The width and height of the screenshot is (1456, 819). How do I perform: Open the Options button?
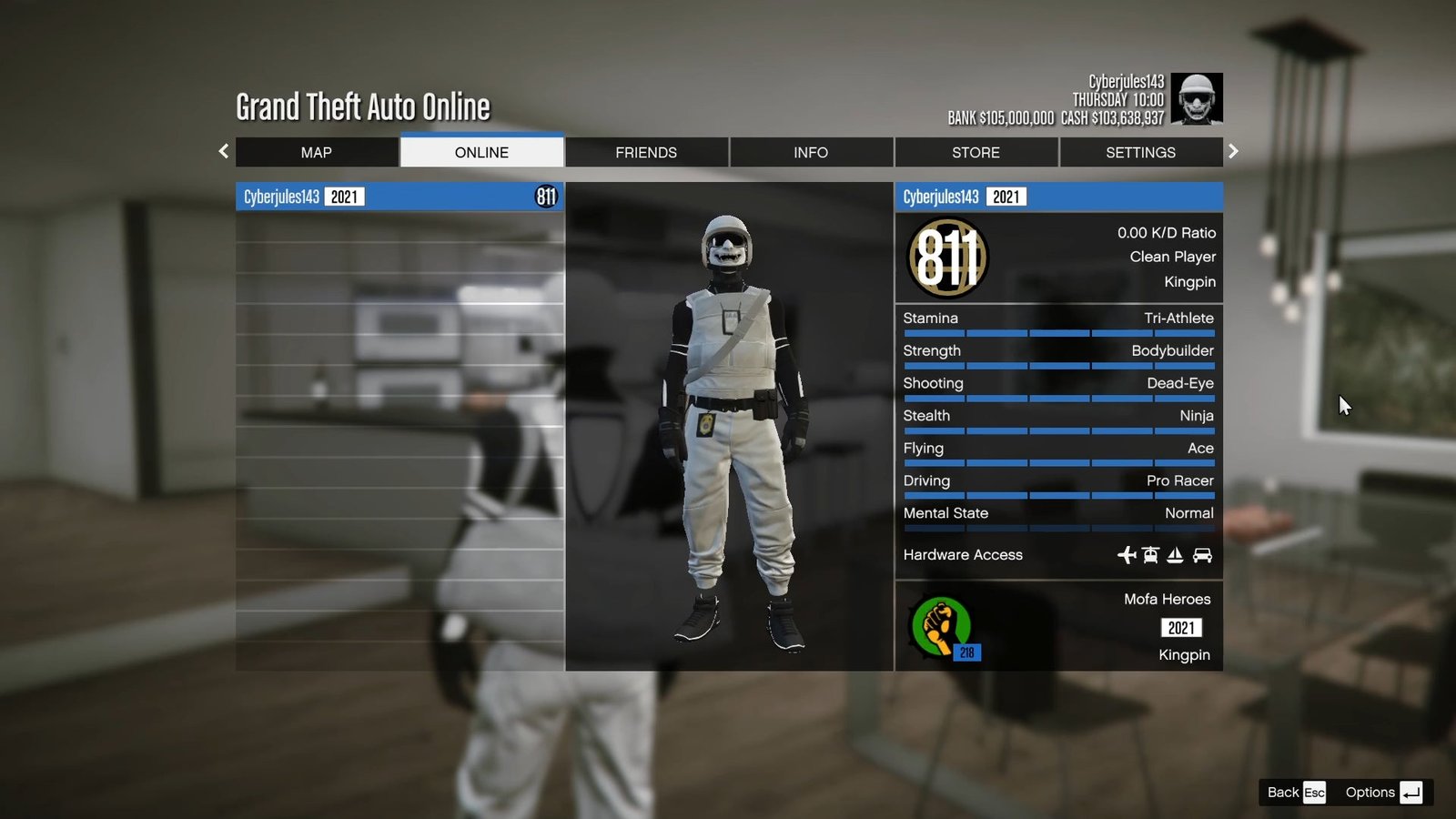pos(1383,793)
